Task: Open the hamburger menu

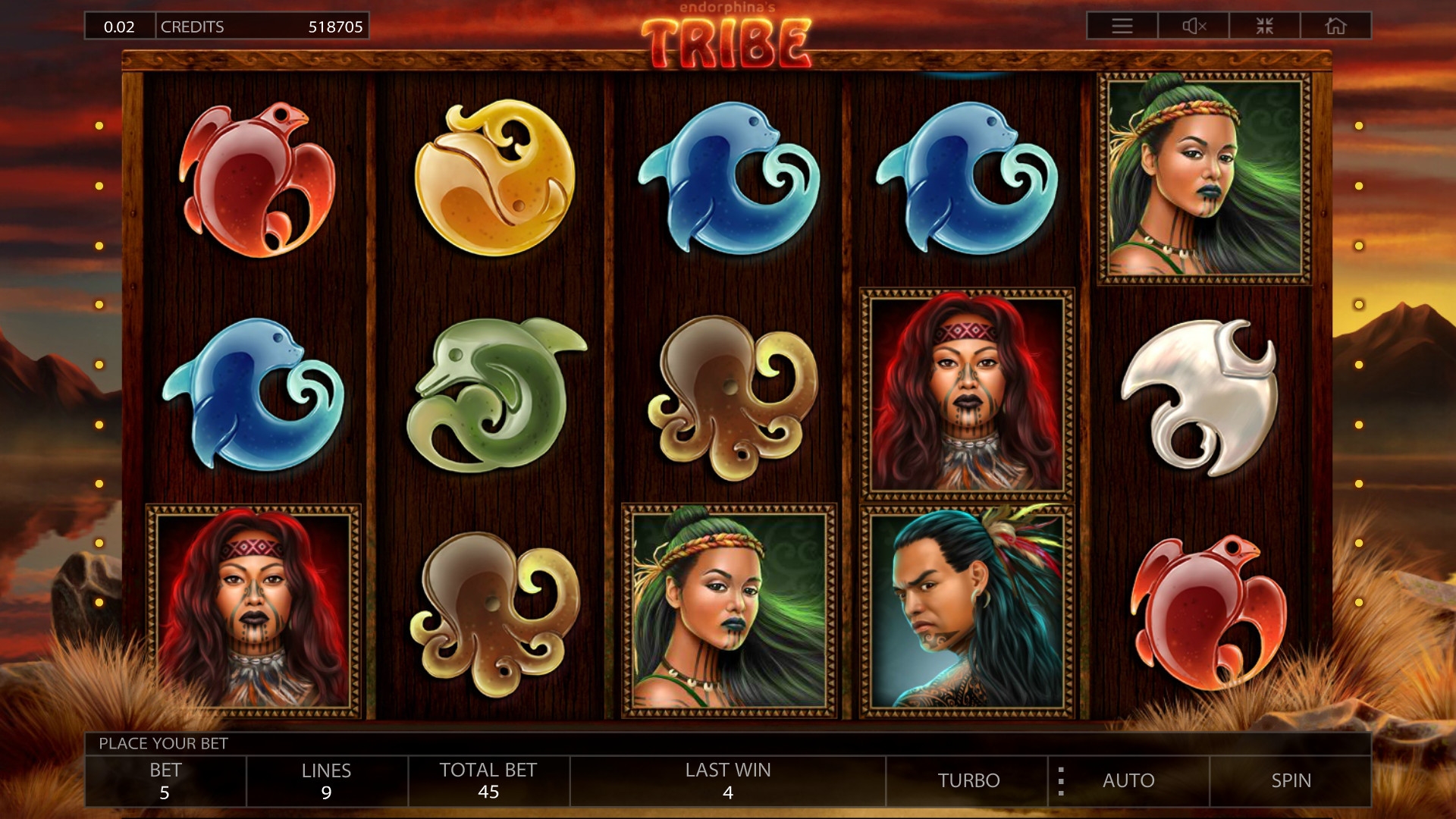Action: tap(1122, 27)
